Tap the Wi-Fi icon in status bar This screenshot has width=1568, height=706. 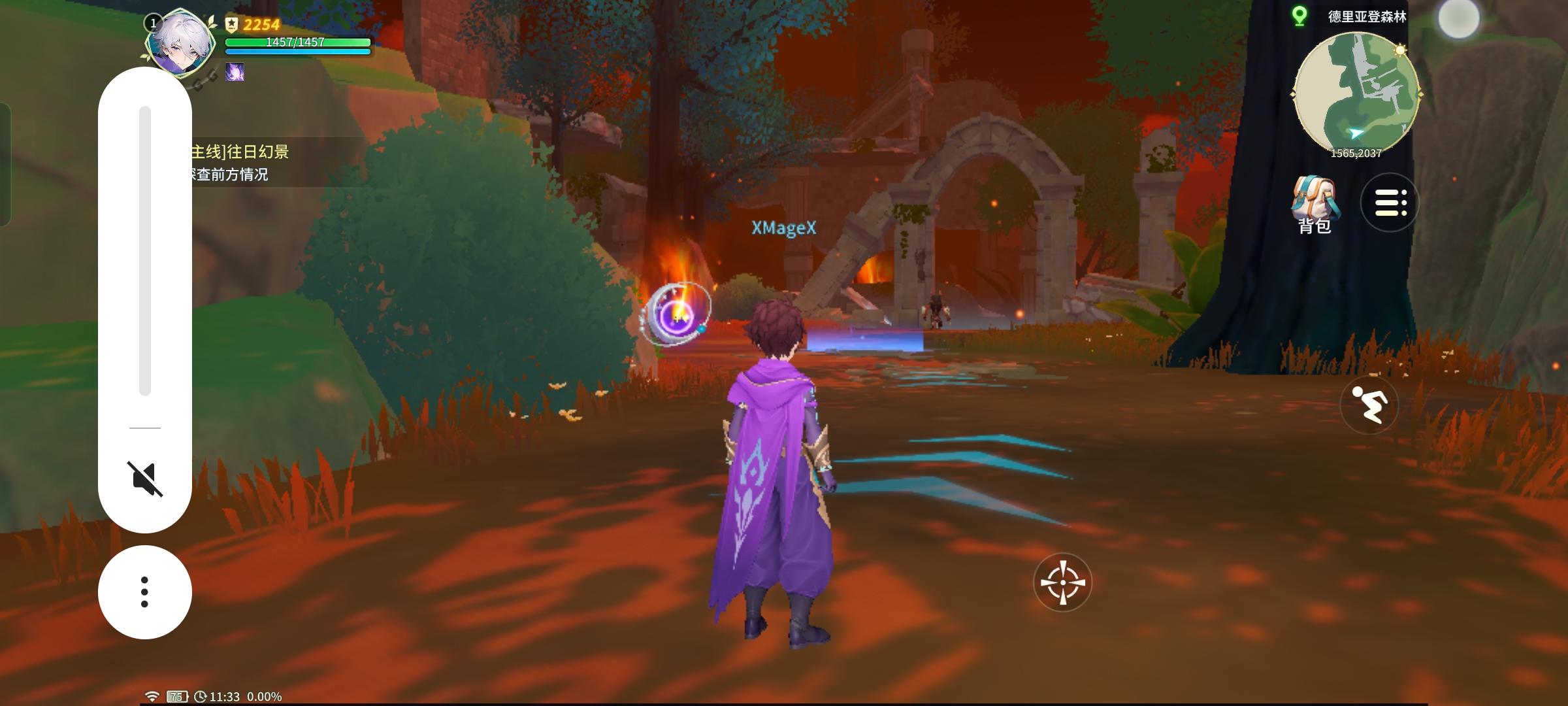pos(152,697)
